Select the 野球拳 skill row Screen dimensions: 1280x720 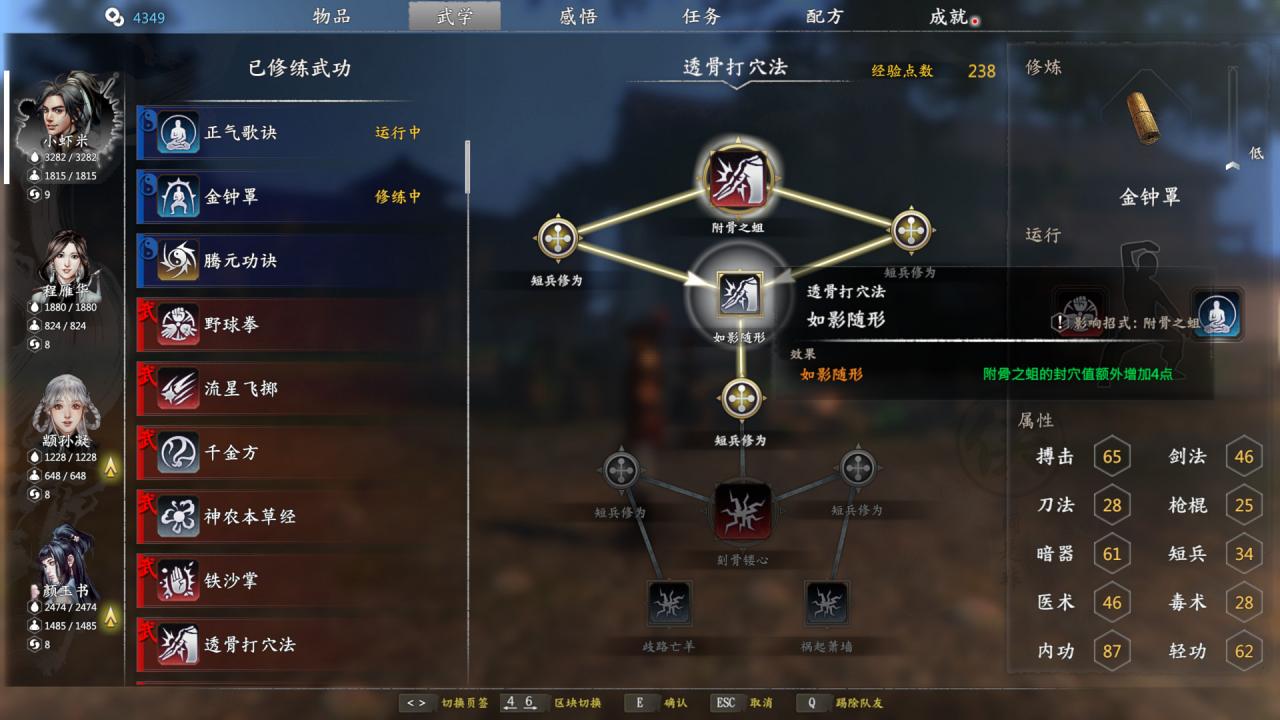[x=300, y=325]
